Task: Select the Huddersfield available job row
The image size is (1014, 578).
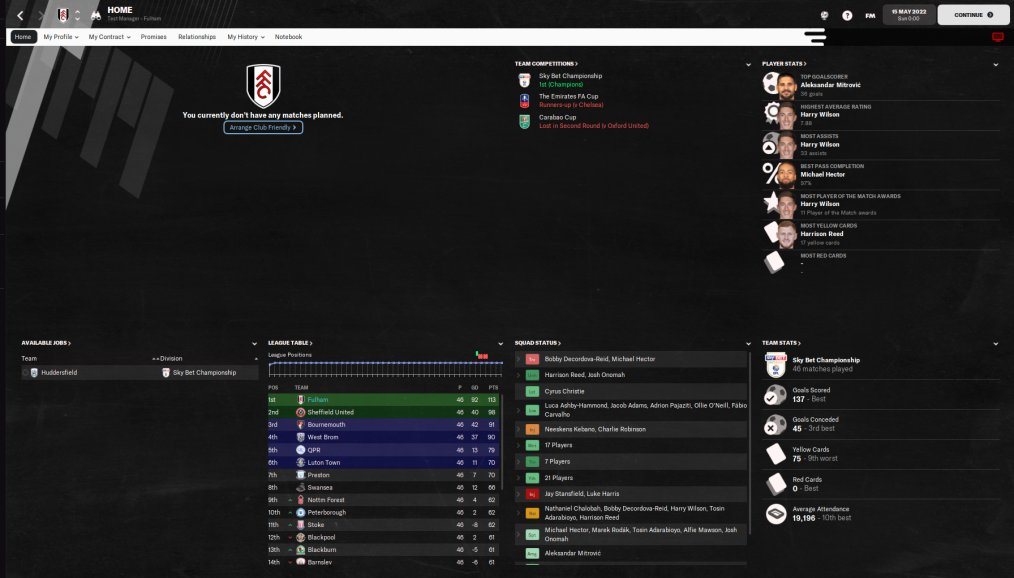Action: [x=60, y=372]
